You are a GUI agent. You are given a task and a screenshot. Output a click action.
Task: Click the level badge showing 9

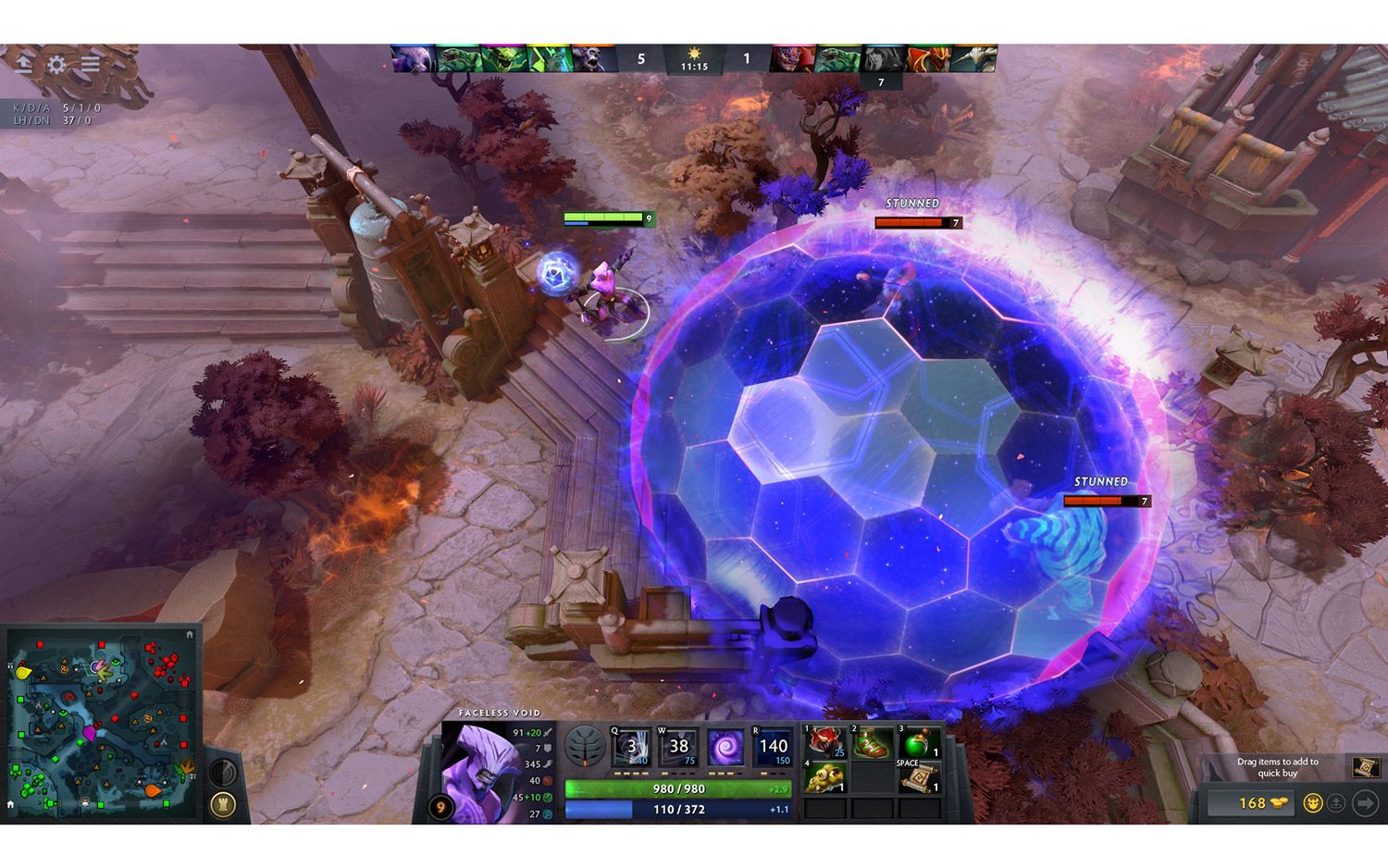point(441,805)
